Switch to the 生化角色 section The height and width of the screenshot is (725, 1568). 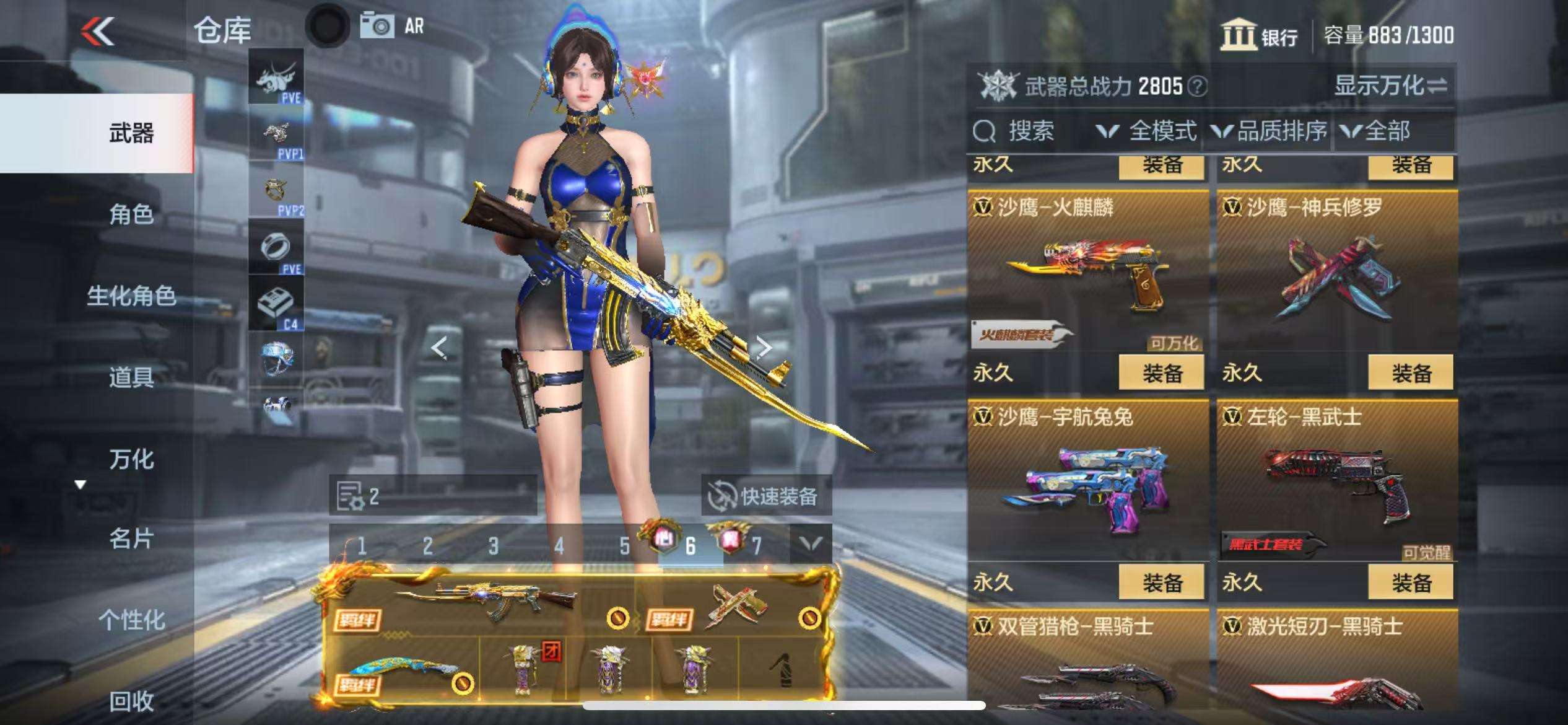[x=131, y=296]
